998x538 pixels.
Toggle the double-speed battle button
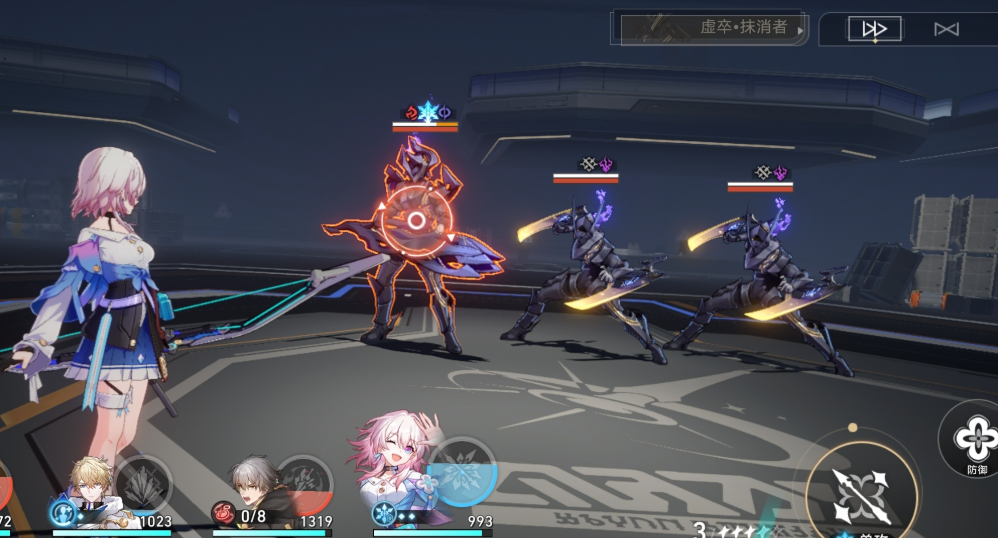coord(875,29)
